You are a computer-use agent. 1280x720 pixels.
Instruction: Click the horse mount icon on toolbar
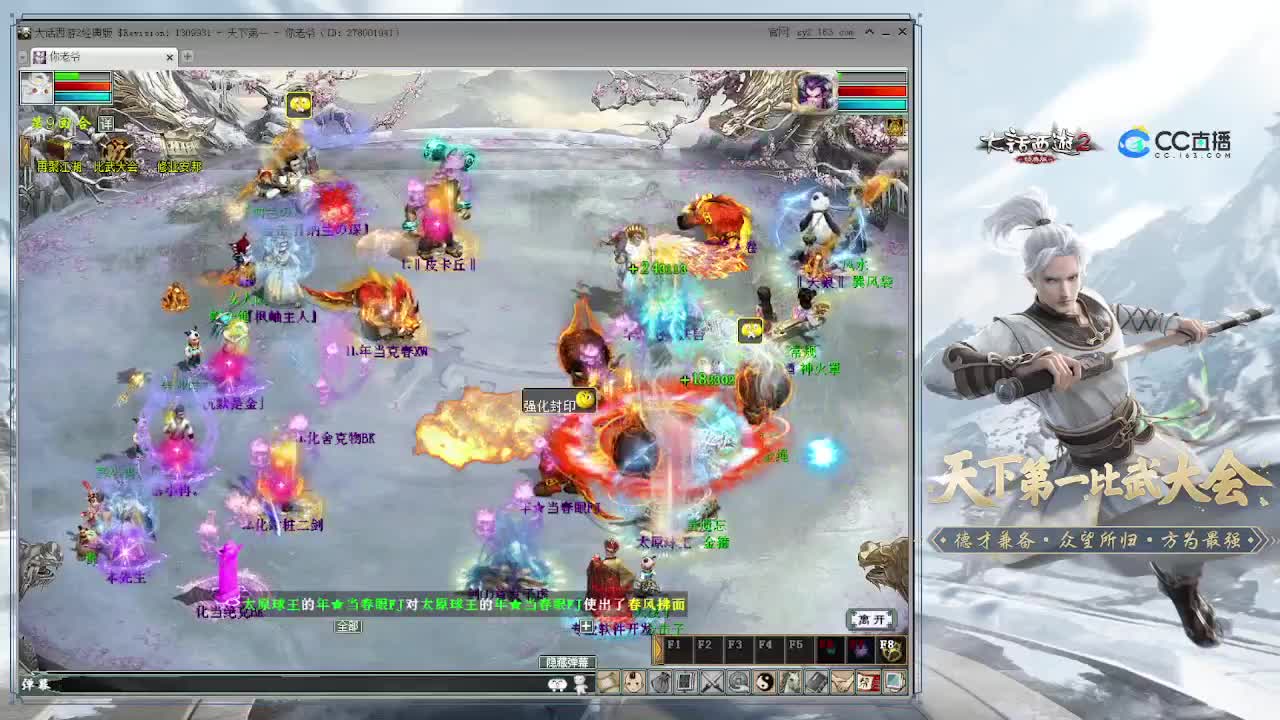790,684
